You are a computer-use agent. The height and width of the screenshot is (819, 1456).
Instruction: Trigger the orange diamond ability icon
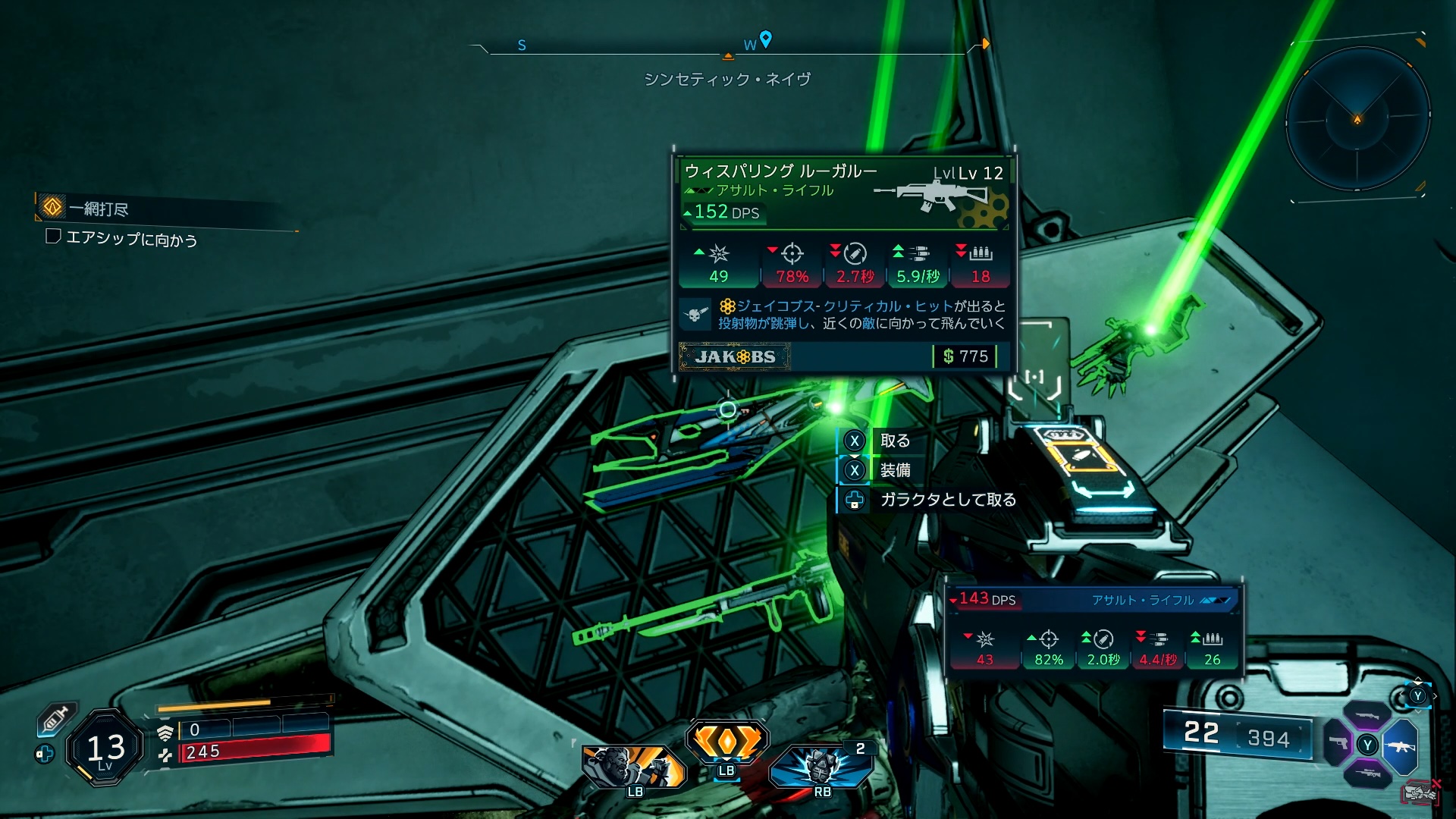[x=726, y=740]
